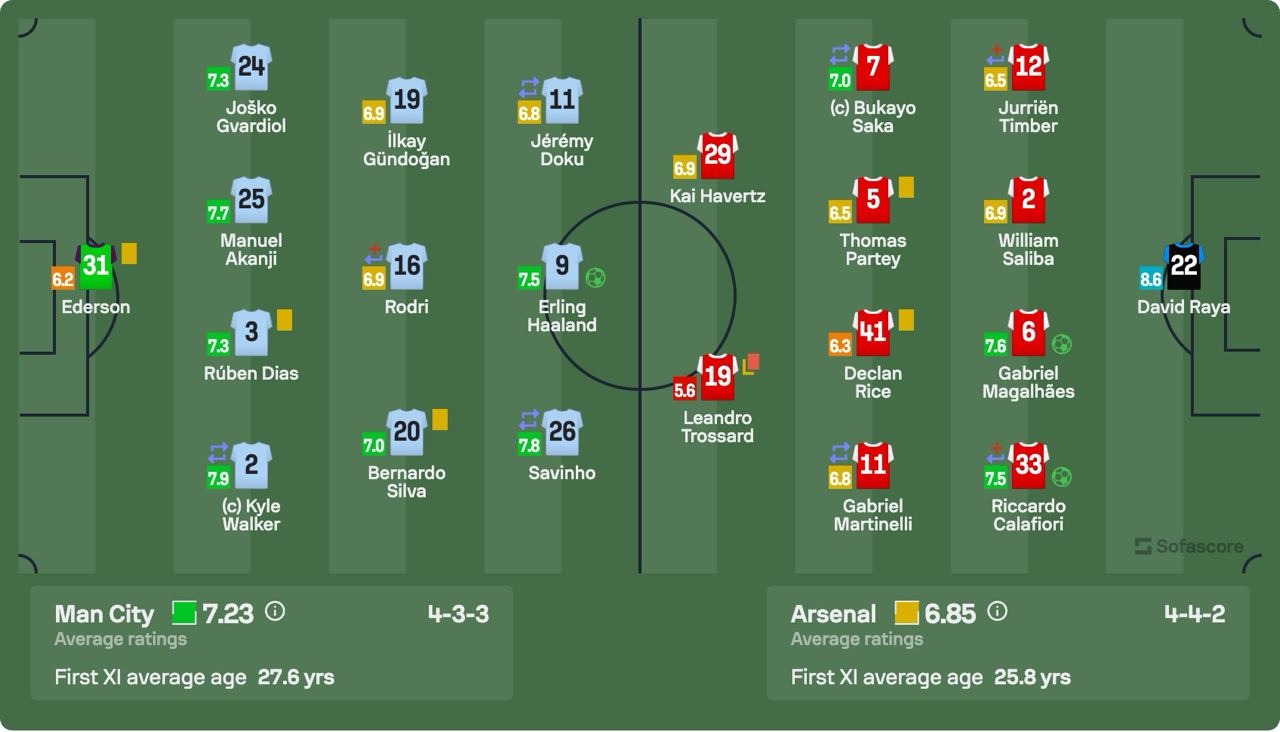
Task: Open Rodri's player details
Action: tap(406, 266)
